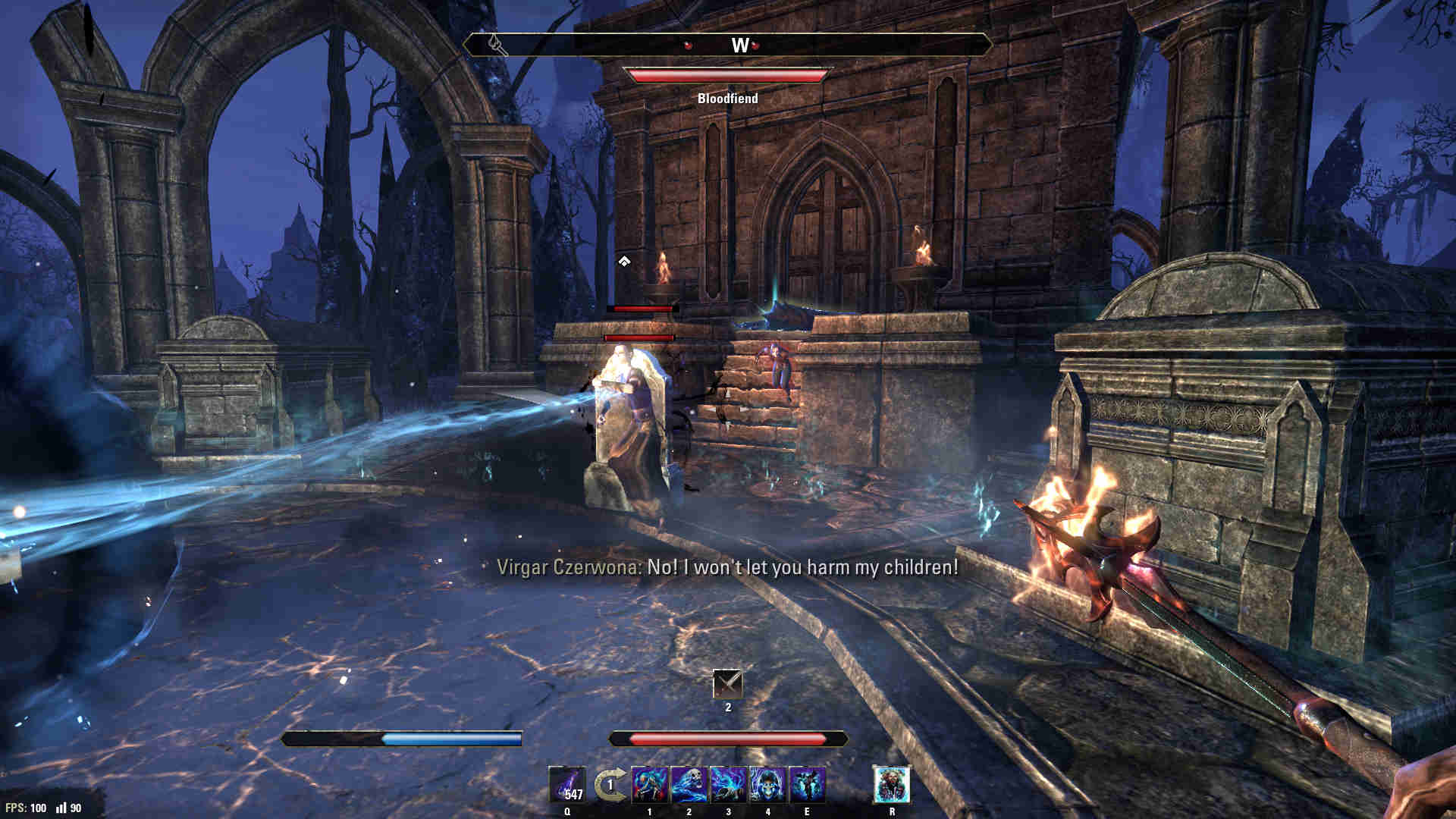
Task: Click the crossed swords buff icon
Action: pos(728,685)
